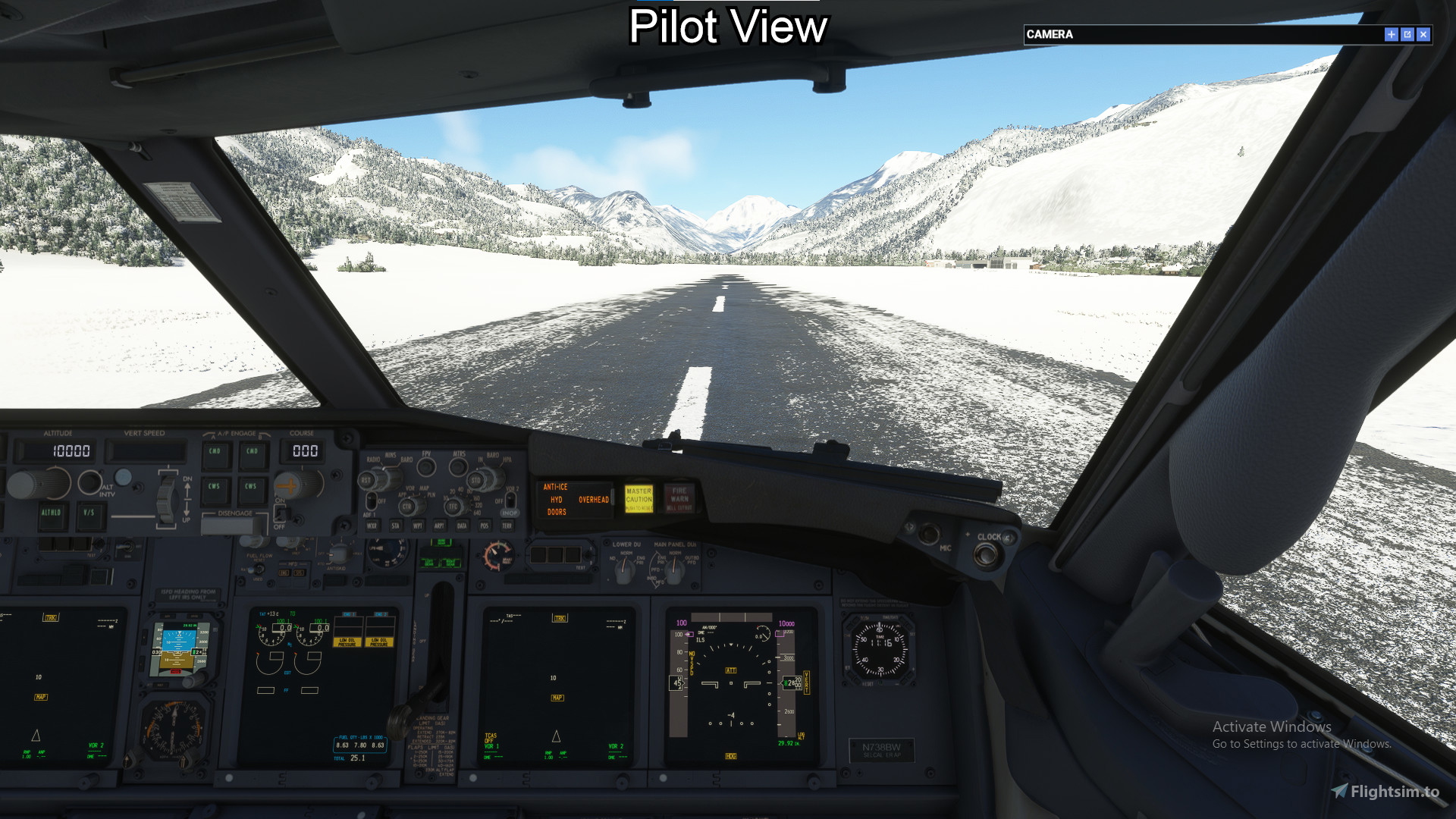Roll the vertical speed wheel on the MCP
1456x819 pixels.
[x=166, y=499]
